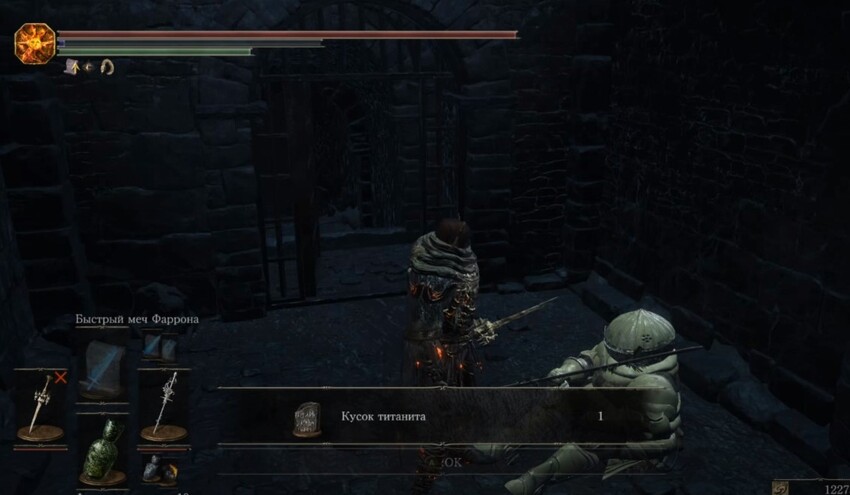This screenshot has height=495, width=850.
Task: Select the right-hand sword weapon slot
Action: 161,404
